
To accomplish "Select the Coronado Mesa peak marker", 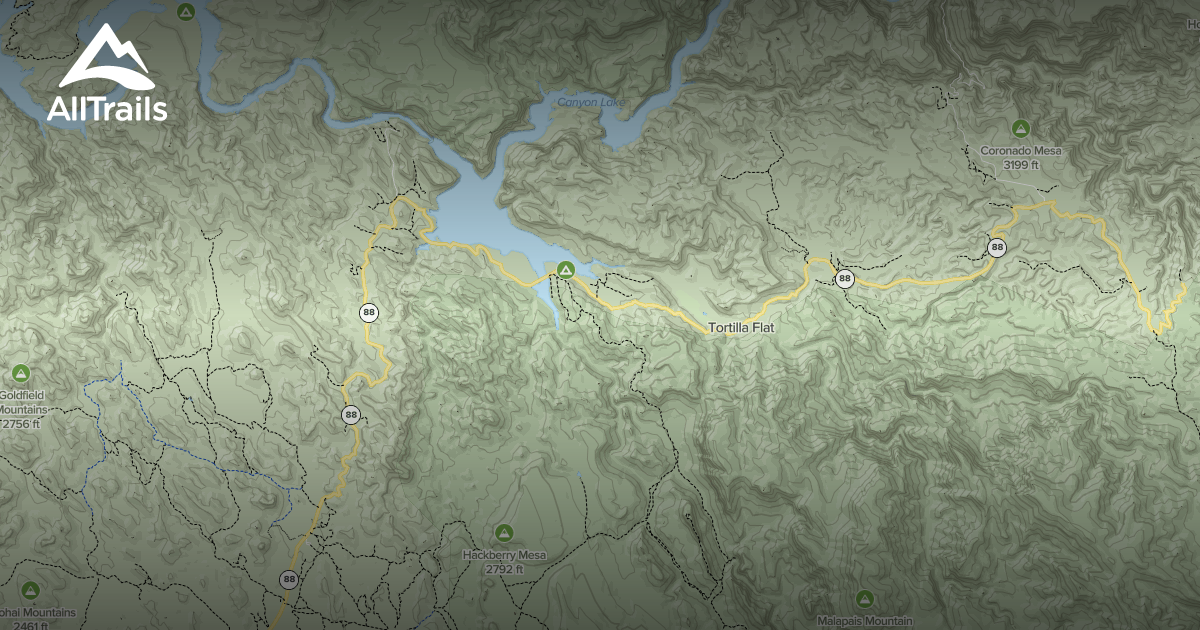I will [1020, 128].
